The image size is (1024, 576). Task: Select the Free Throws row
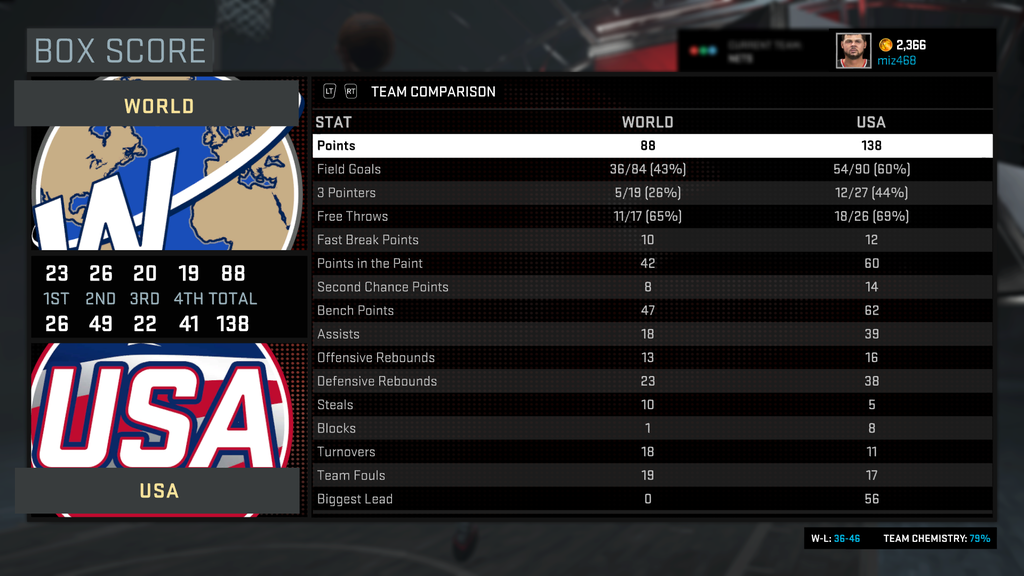652,216
